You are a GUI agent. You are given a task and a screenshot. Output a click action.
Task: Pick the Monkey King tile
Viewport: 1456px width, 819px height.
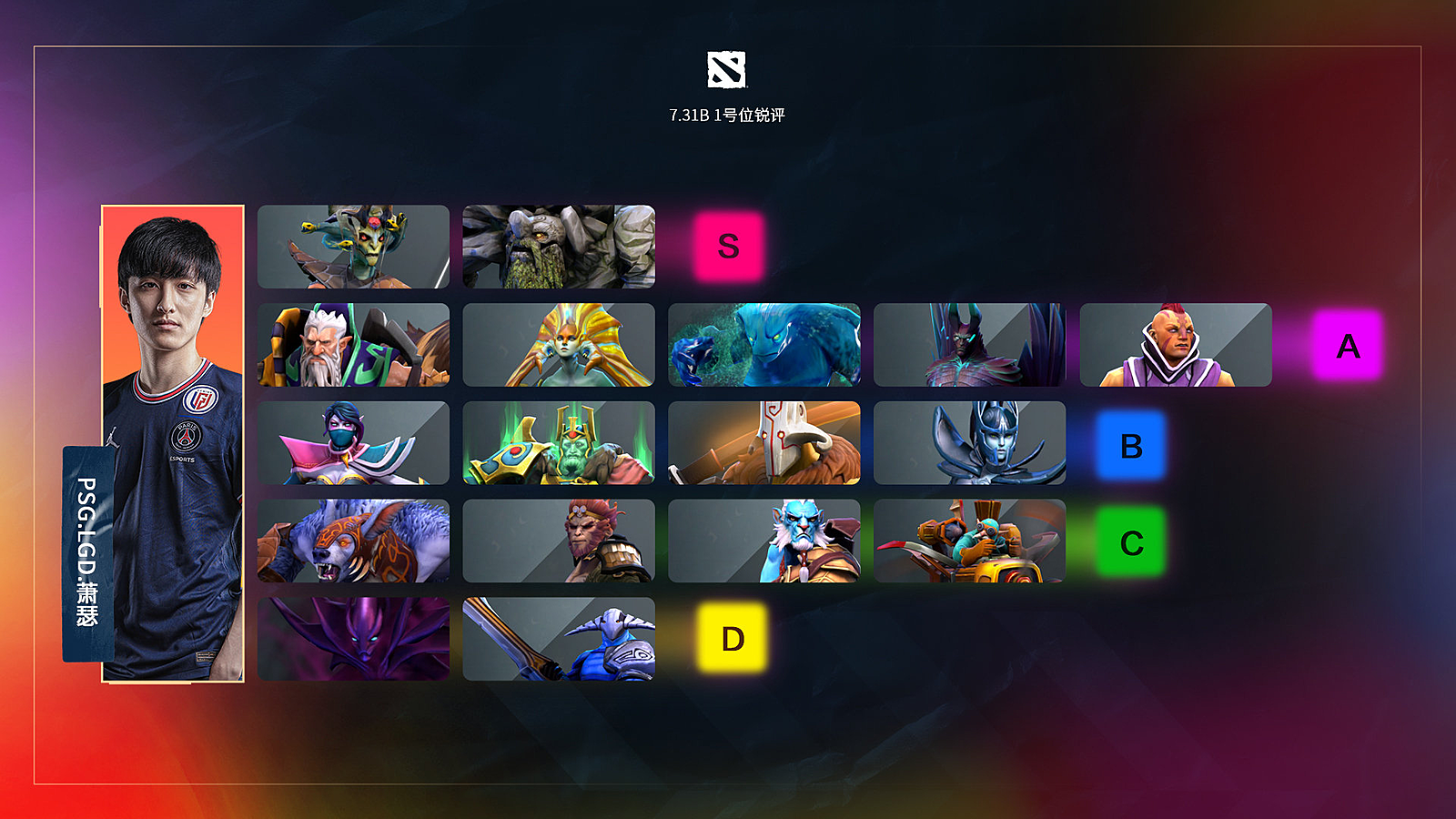pyautogui.click(x=559, y=541)
